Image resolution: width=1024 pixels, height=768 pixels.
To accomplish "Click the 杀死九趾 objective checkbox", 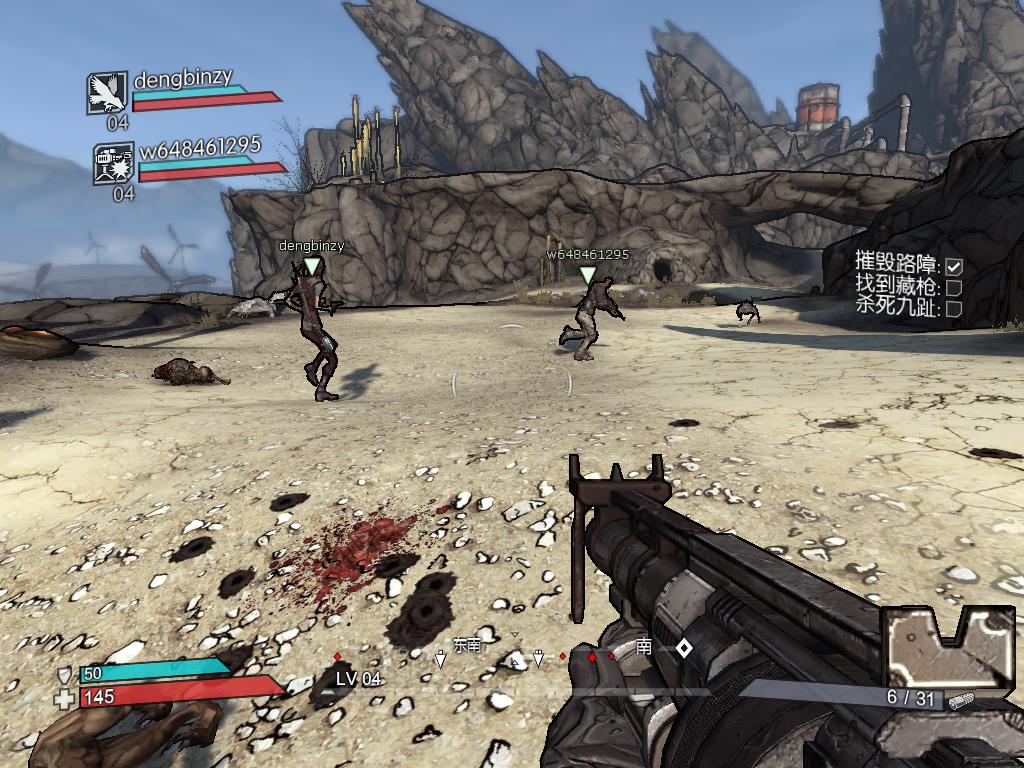I will coord(954,308).
